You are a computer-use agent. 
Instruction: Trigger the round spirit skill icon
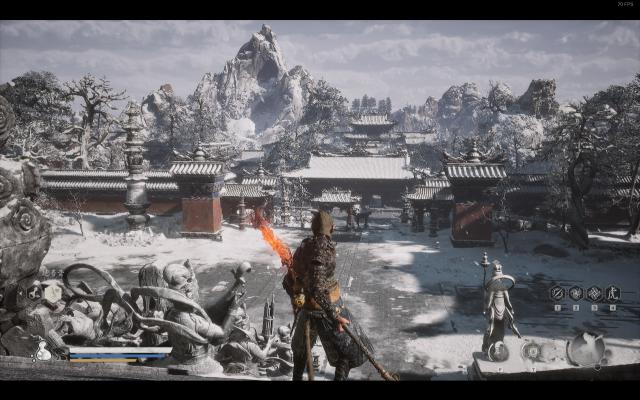[586, 348]
